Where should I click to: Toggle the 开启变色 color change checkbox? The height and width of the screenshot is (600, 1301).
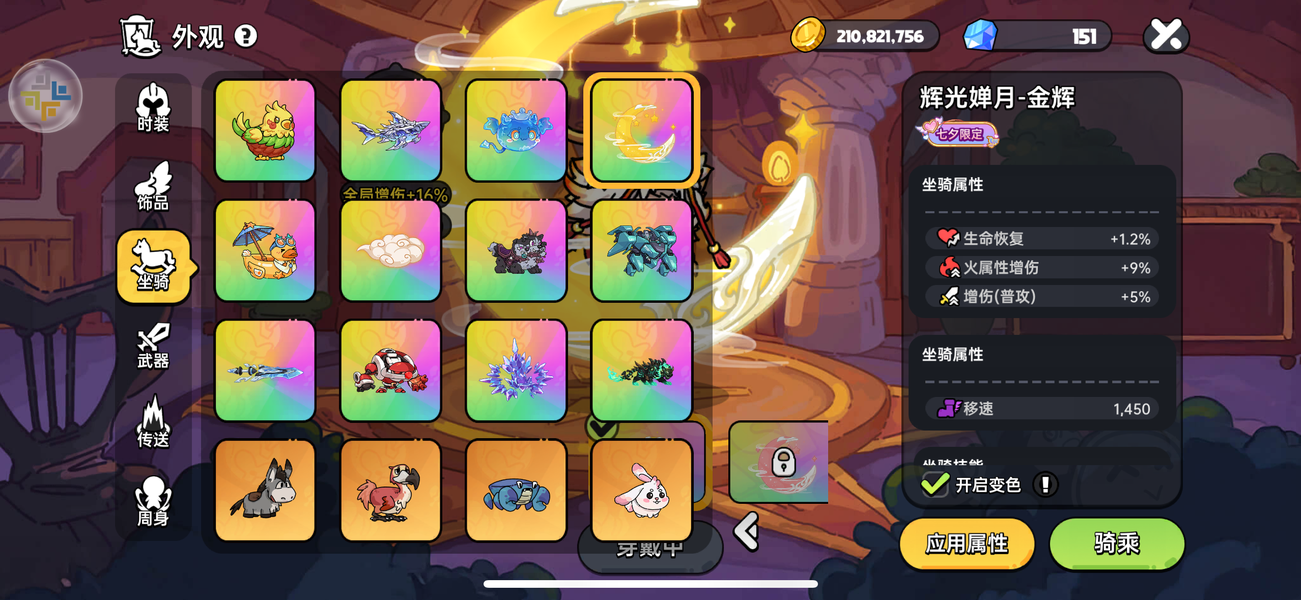coord(935,485)
